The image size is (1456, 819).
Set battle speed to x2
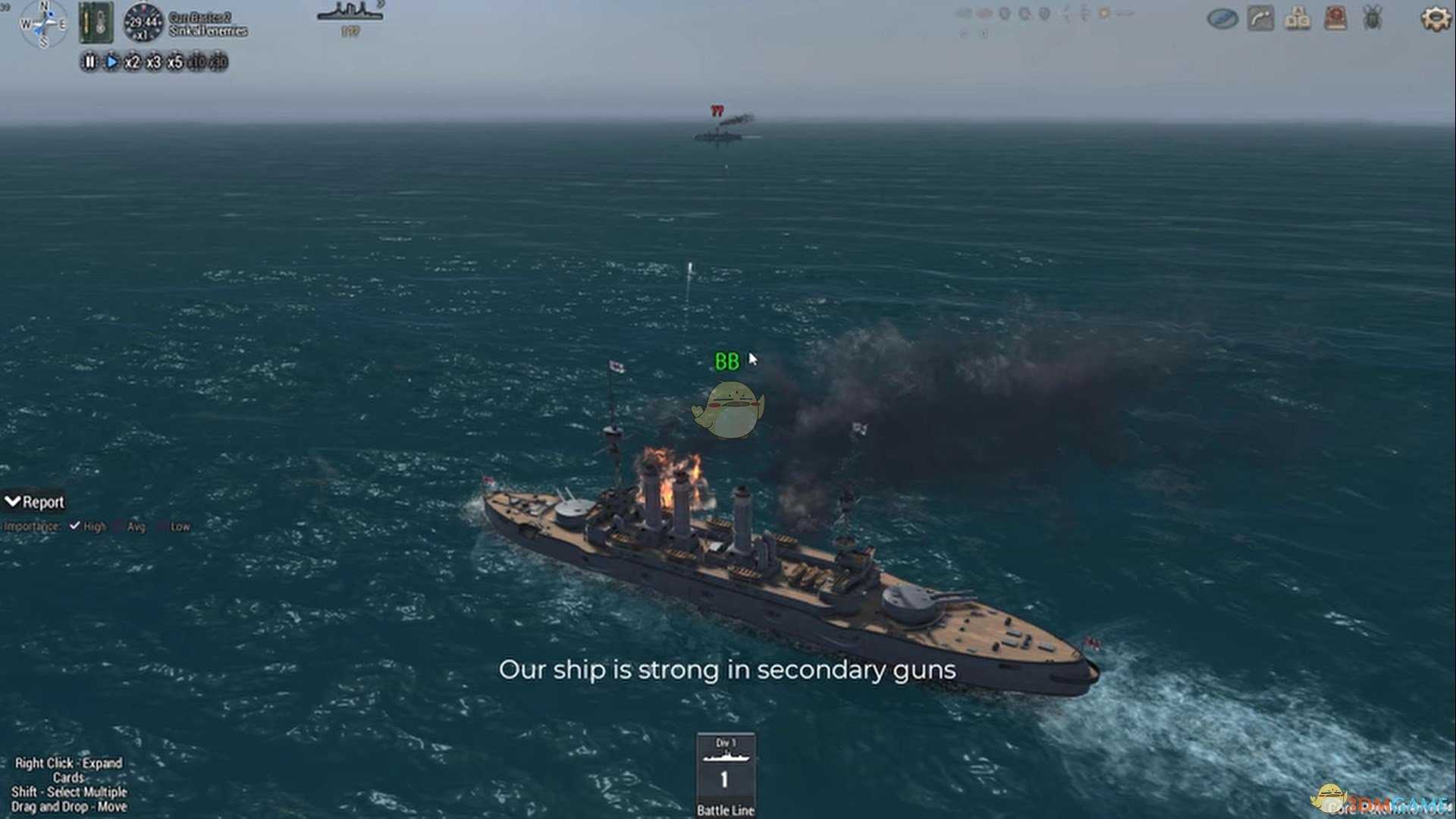(x=132, y=62)
